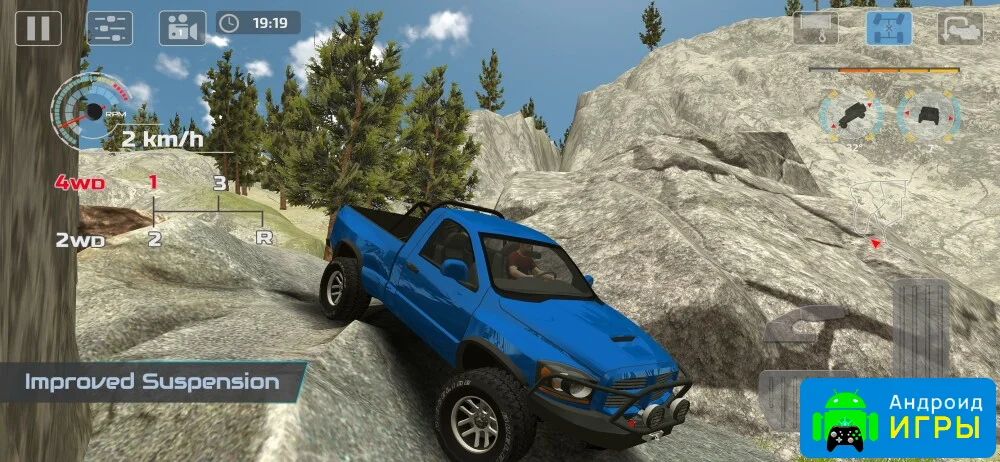Shift to gear 3
The width and height of the screenshot is (1000, 462).
[218, 183]
